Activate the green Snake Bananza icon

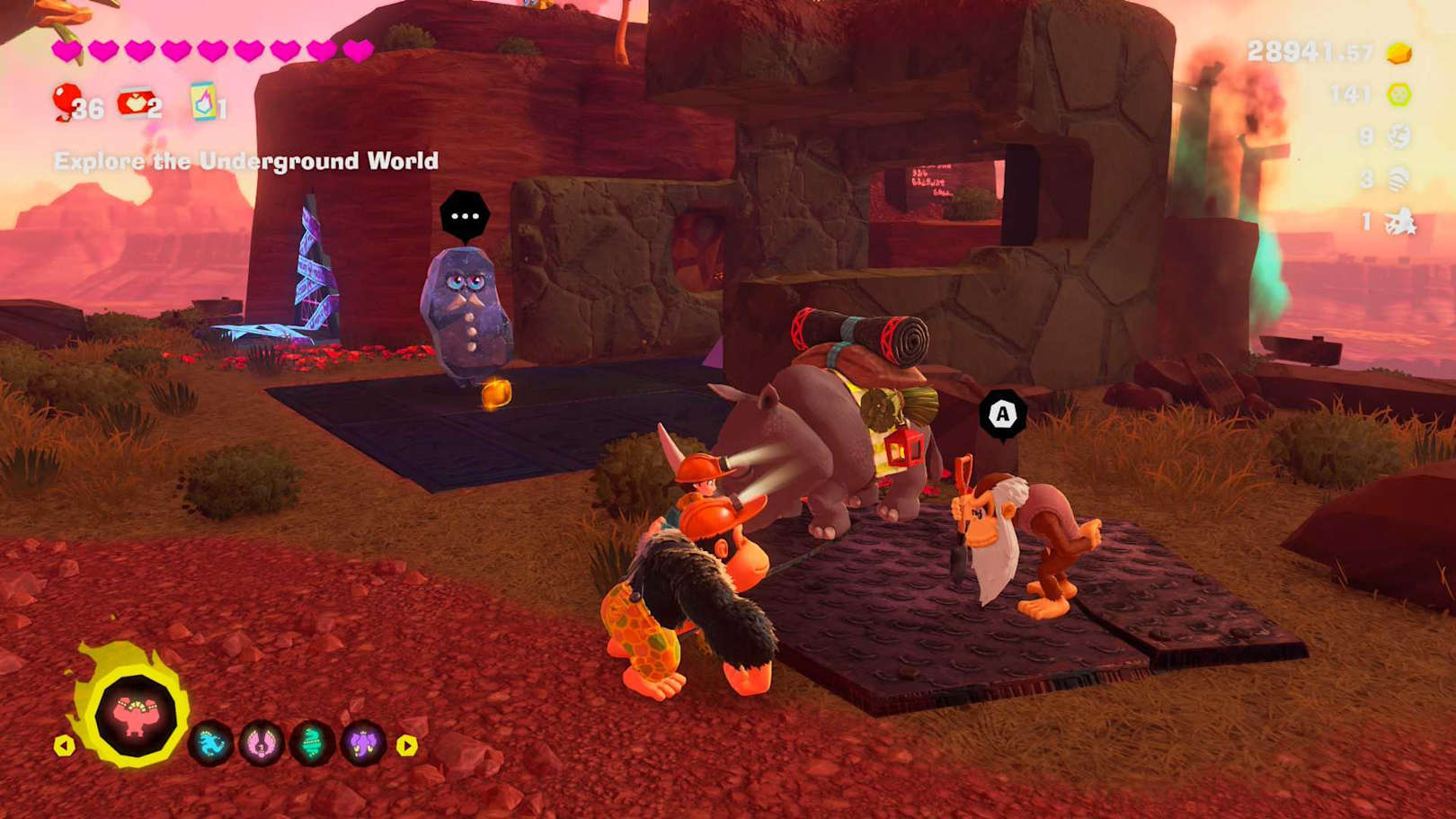[313, 743]
